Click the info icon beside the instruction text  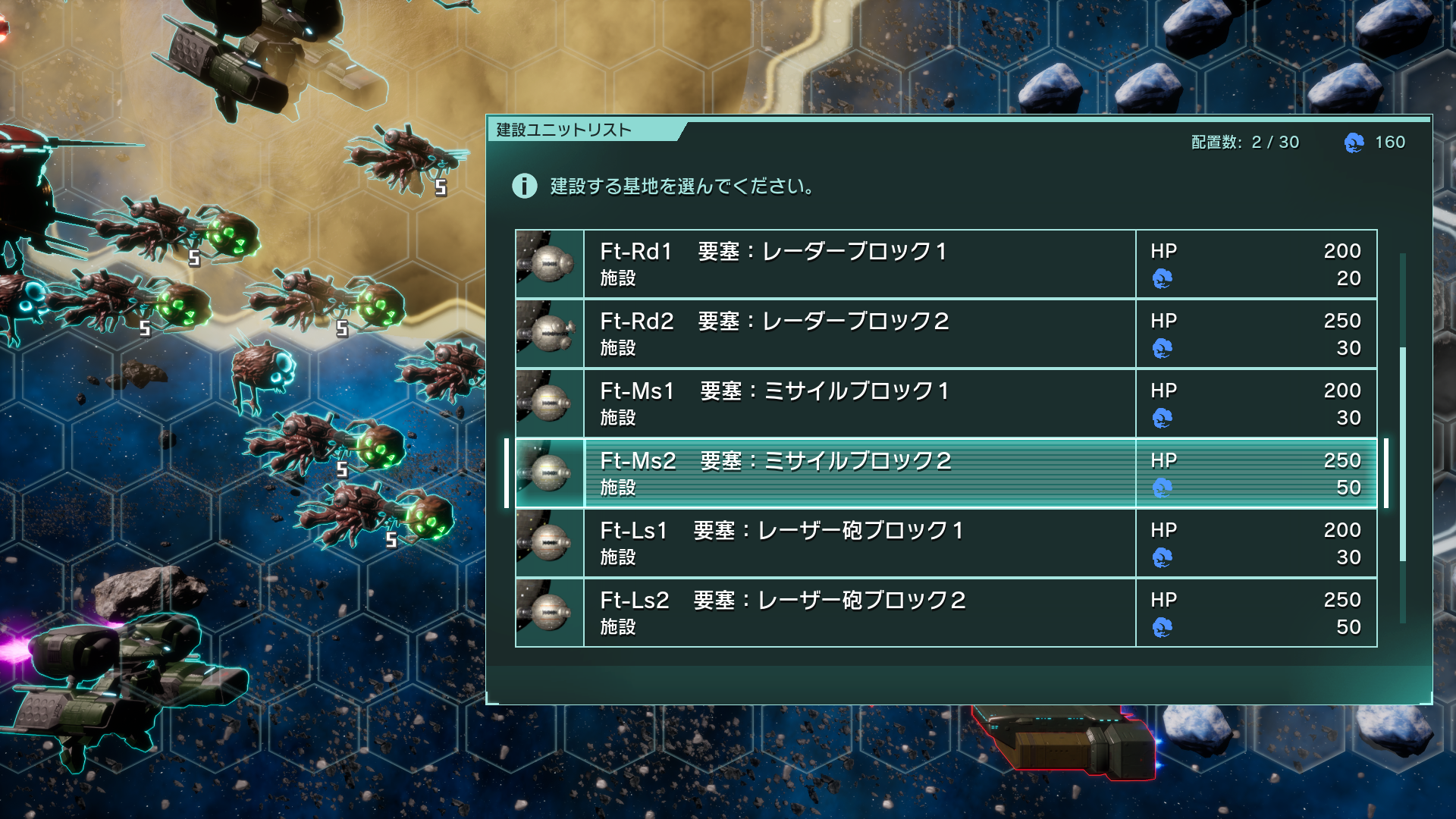[524, 187]
